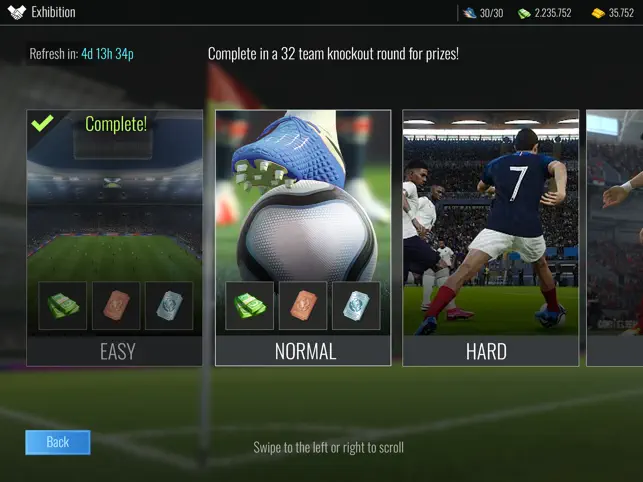The width and height of the screenshot is (643, 482).
Task: Open the completed EASY difficulty card
Action: tap(114, 237)
